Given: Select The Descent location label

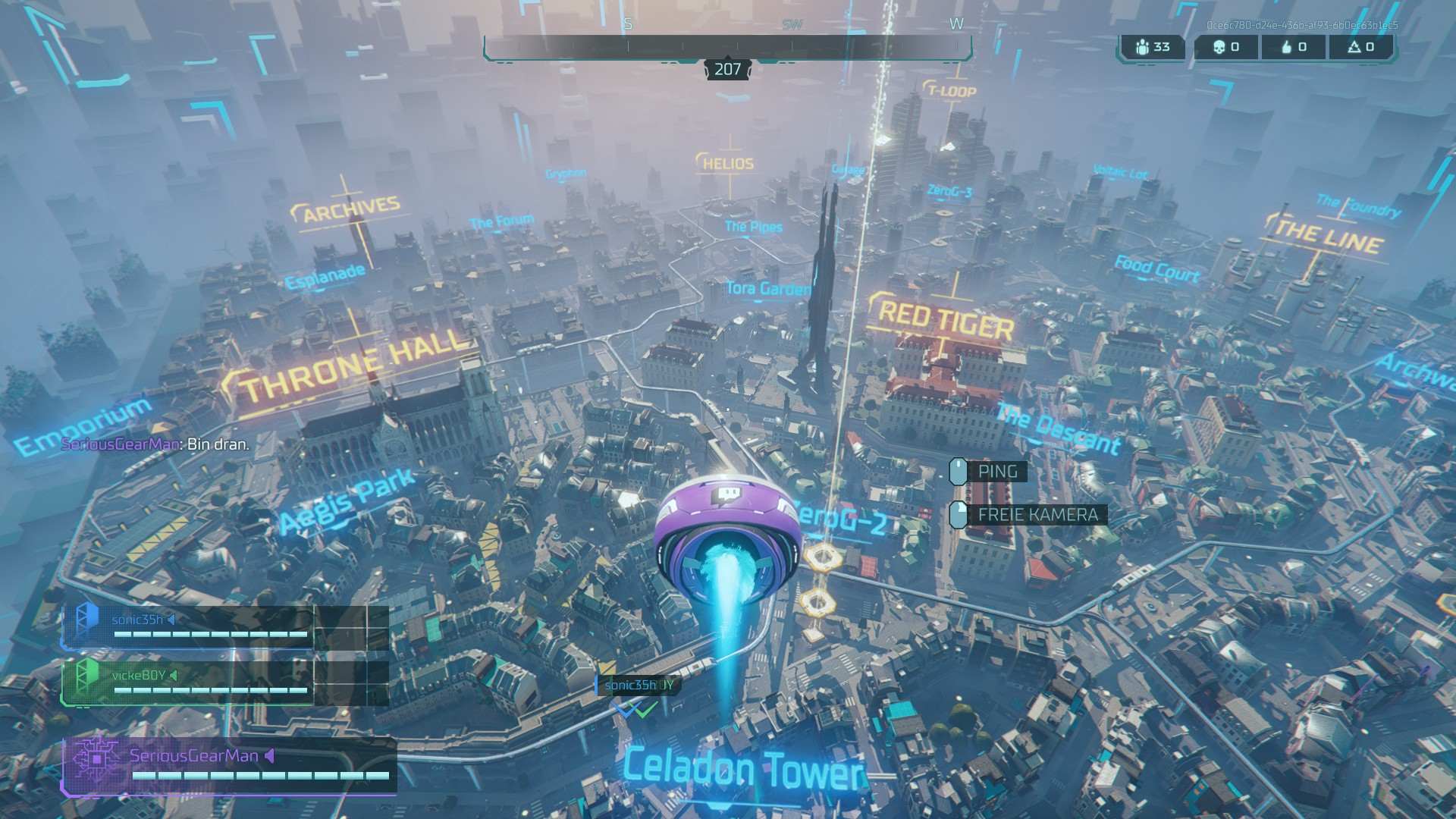Looking at the screenshot, I should 1059,429.
